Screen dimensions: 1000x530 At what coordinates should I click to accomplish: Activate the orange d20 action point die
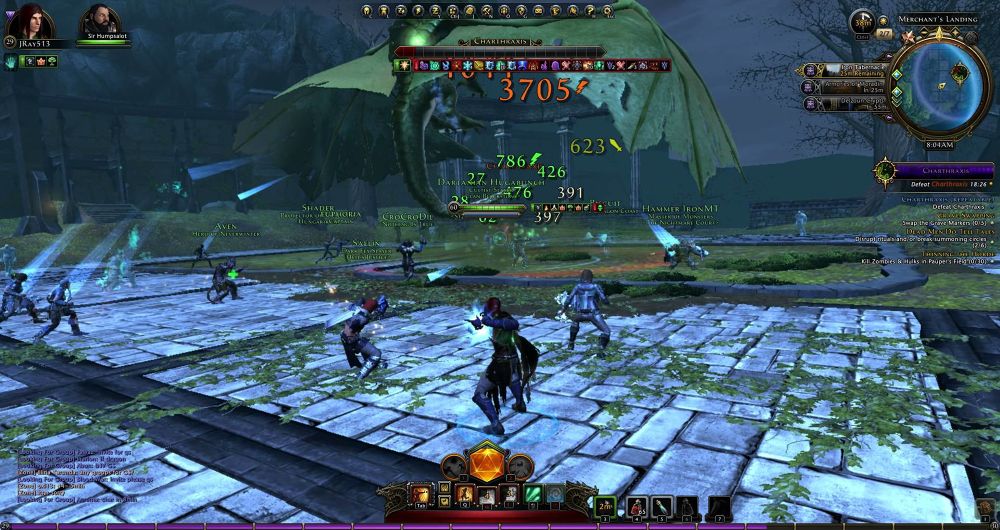[x=488, y=466]
